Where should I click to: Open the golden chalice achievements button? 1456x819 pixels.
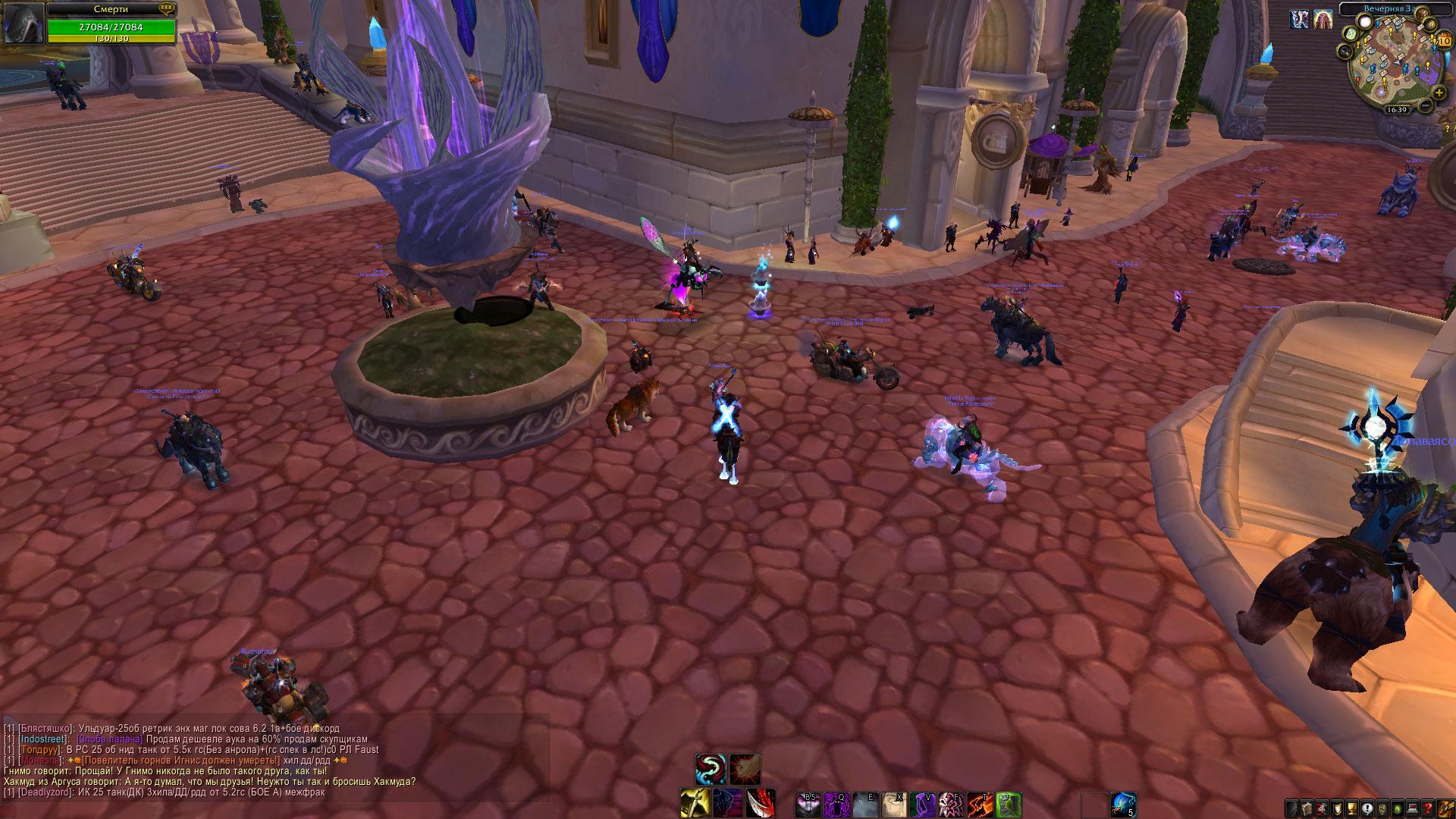(1353, 808)
